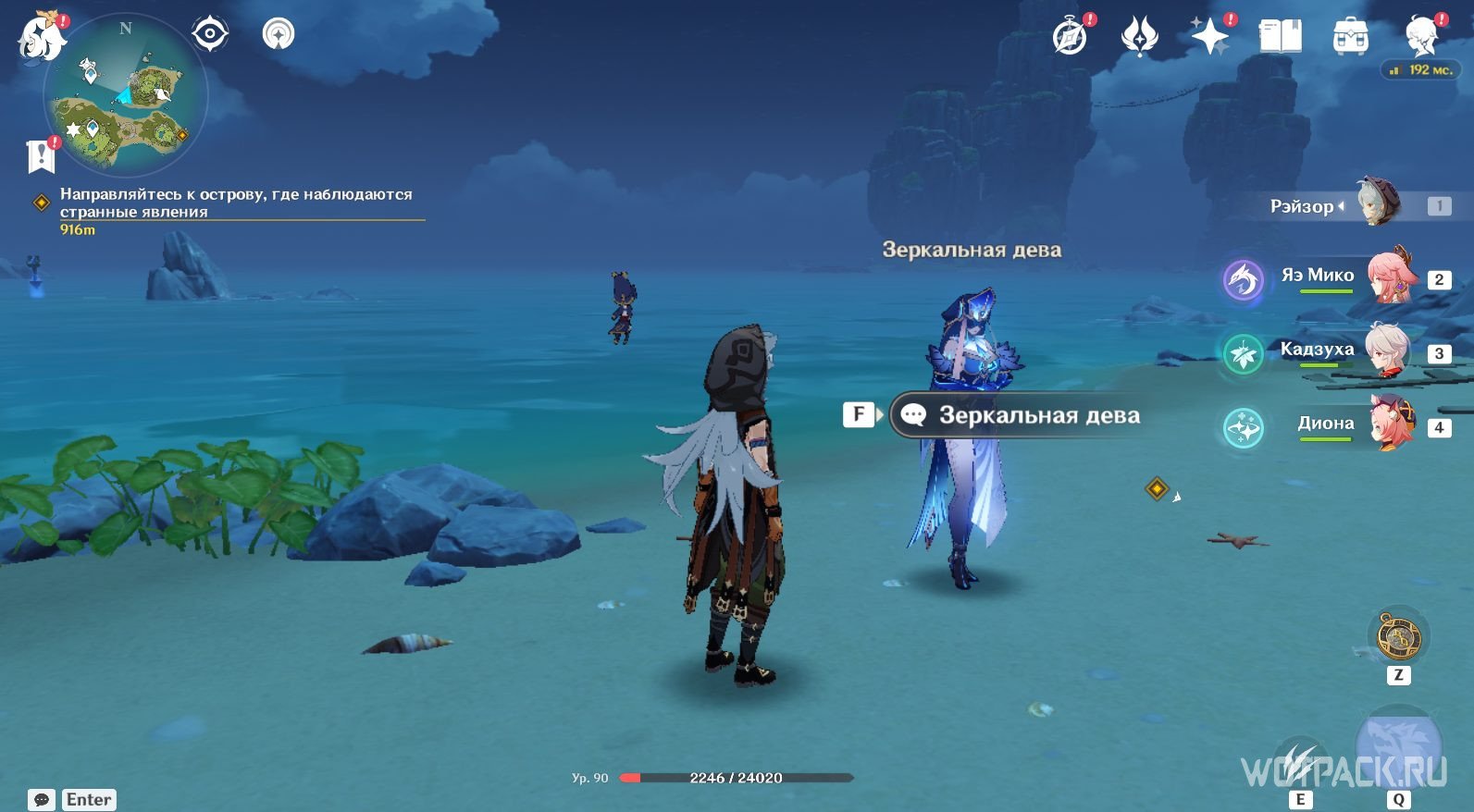Open the battle pass icon
The width and height of the screenshot is (1474, 812).
pos(1139,37)
